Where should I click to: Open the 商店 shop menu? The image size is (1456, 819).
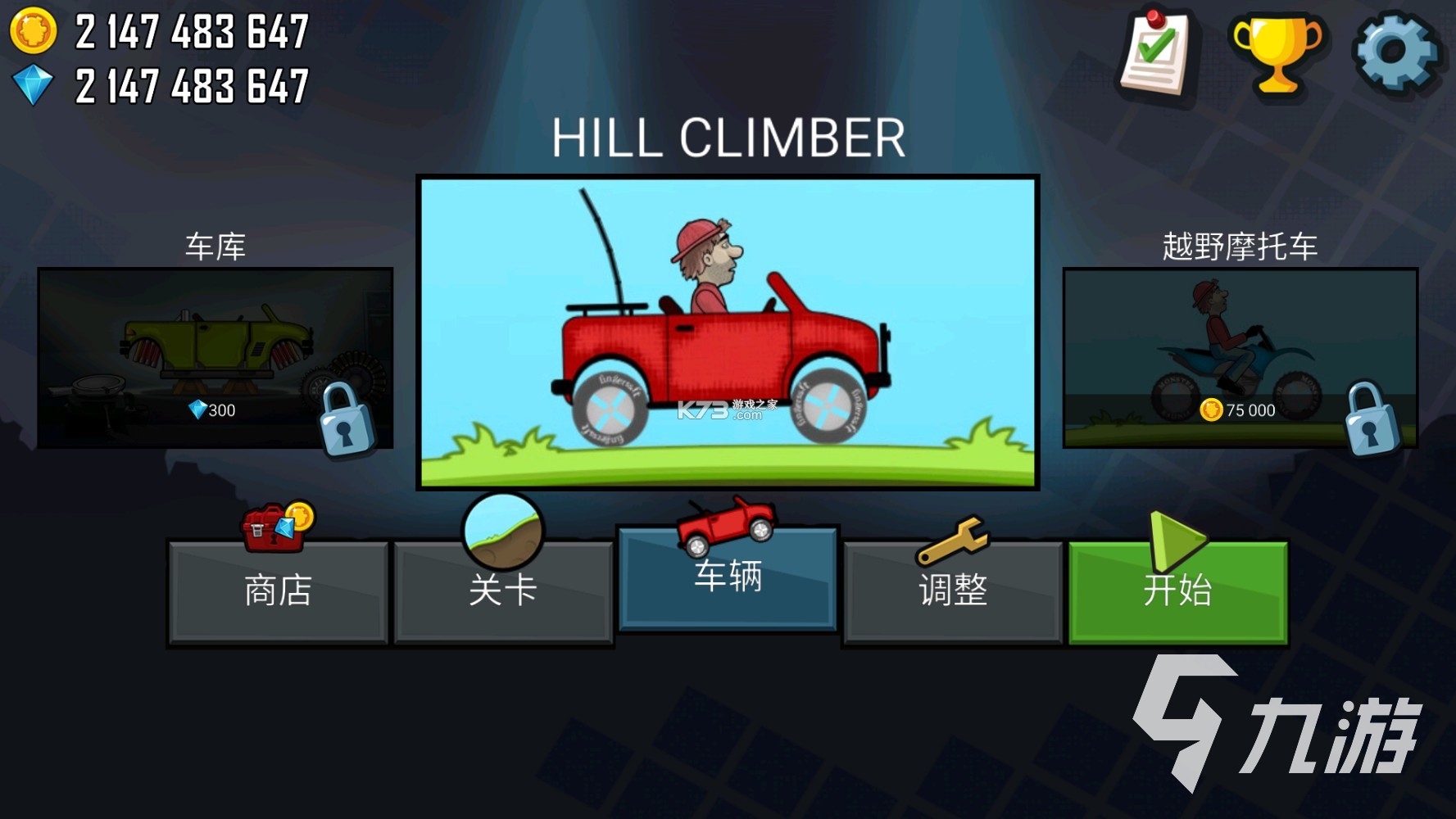click(x=278, y=591)
